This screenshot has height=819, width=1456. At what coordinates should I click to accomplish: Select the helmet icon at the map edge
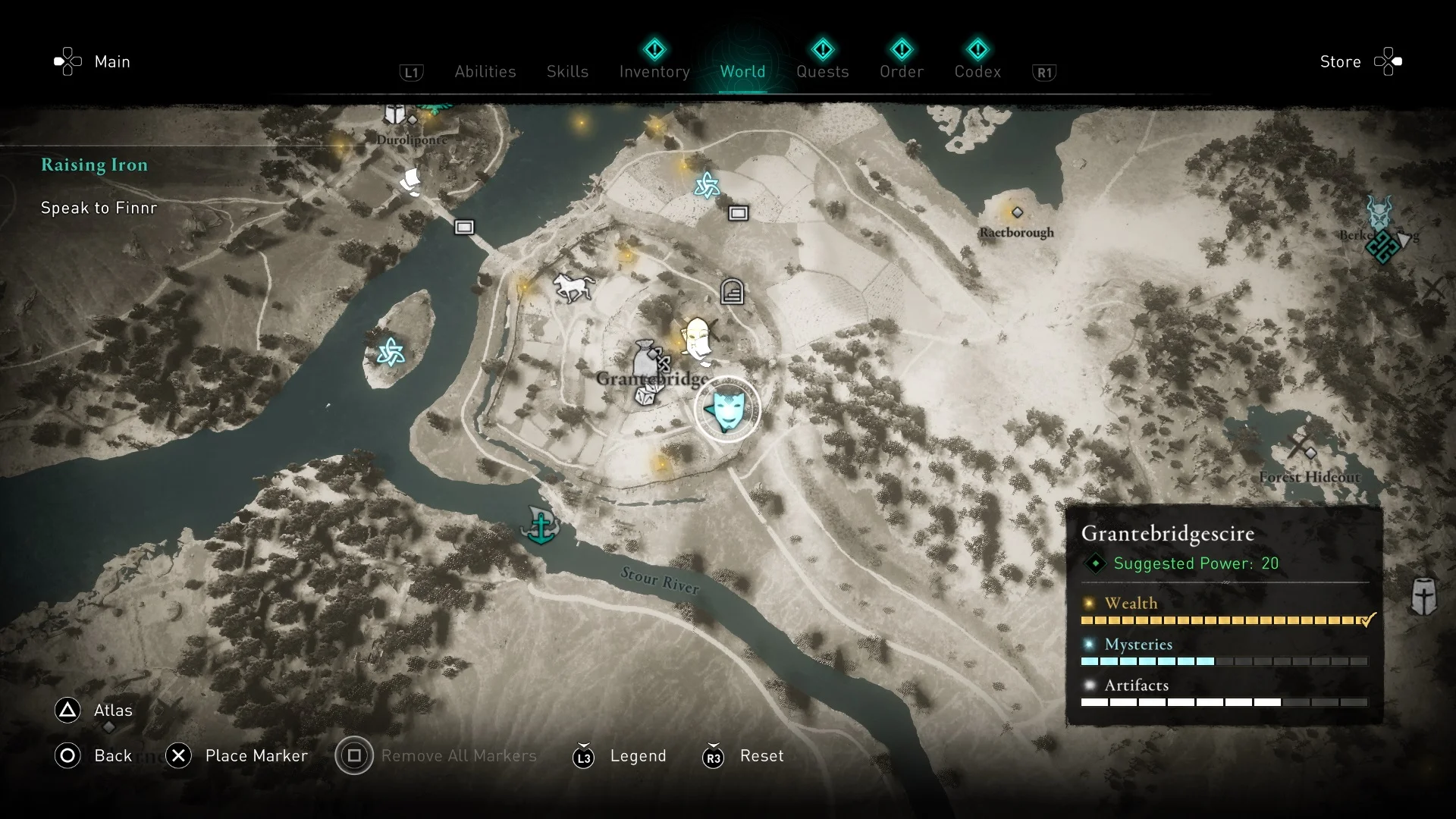coord(1423,596)
